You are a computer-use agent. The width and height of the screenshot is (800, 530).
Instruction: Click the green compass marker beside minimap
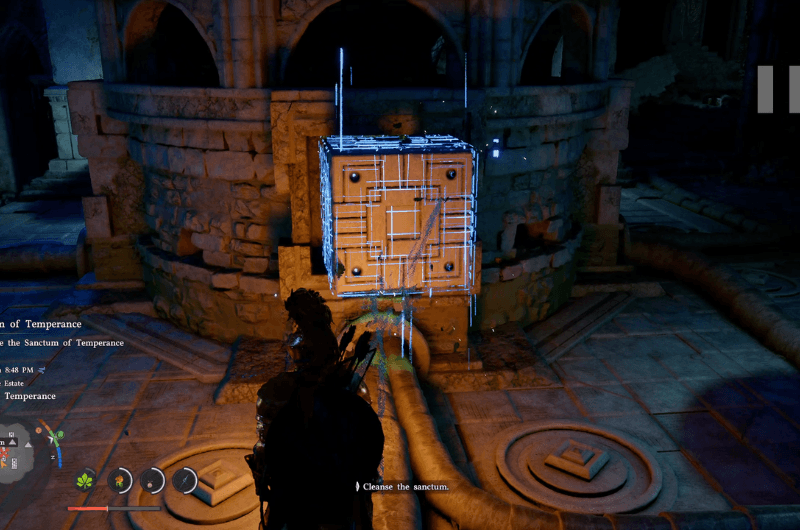(x=60, y=434)
